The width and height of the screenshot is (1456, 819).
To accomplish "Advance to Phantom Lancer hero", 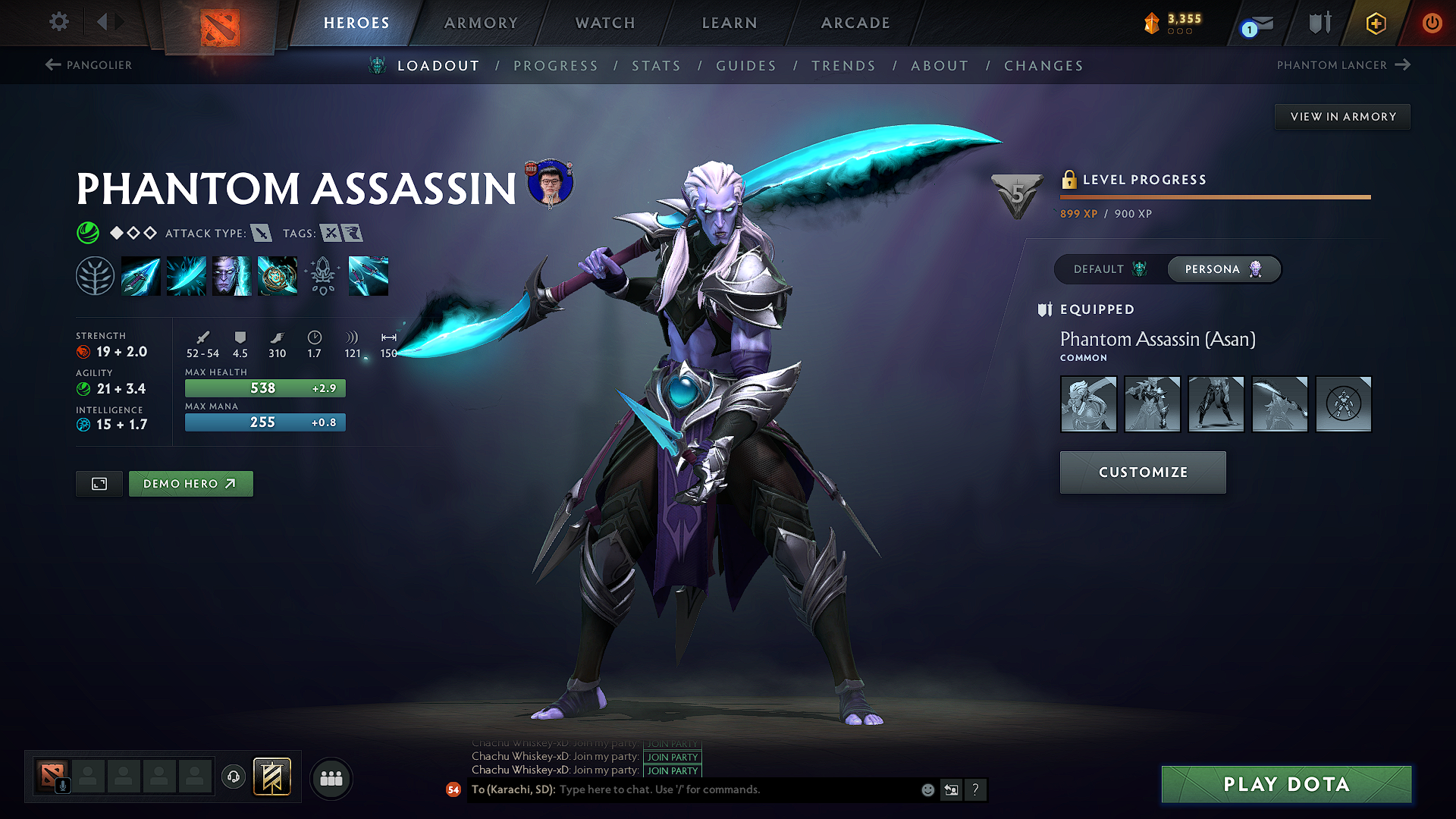I will (1345, 65).
